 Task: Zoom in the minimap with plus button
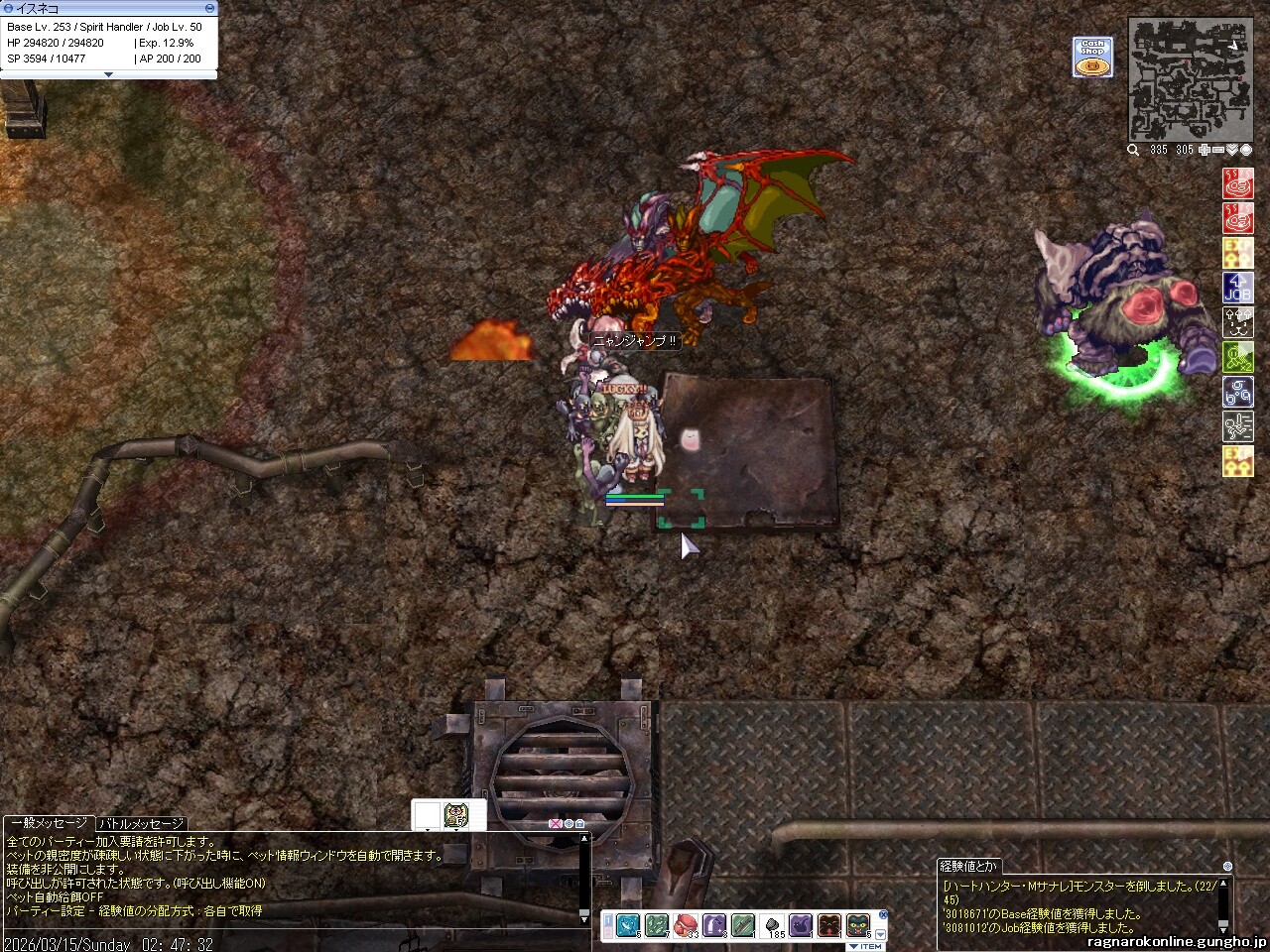(1205, 150)
